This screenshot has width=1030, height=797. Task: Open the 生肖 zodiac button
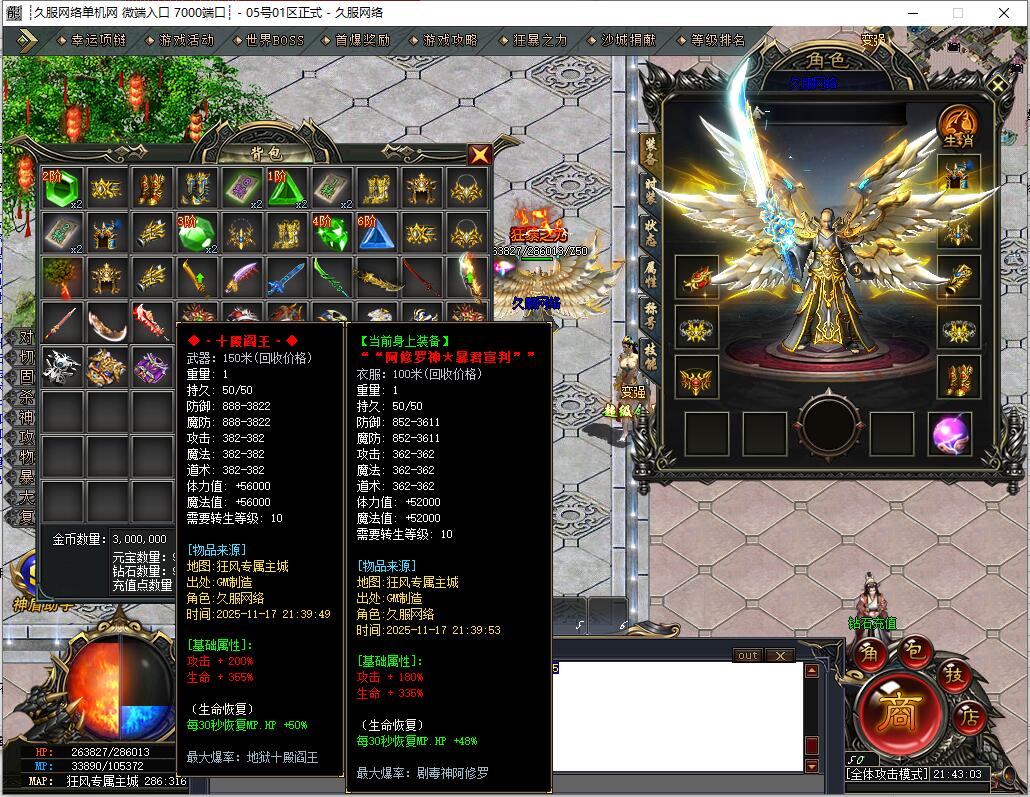click(x=957, y=127)
